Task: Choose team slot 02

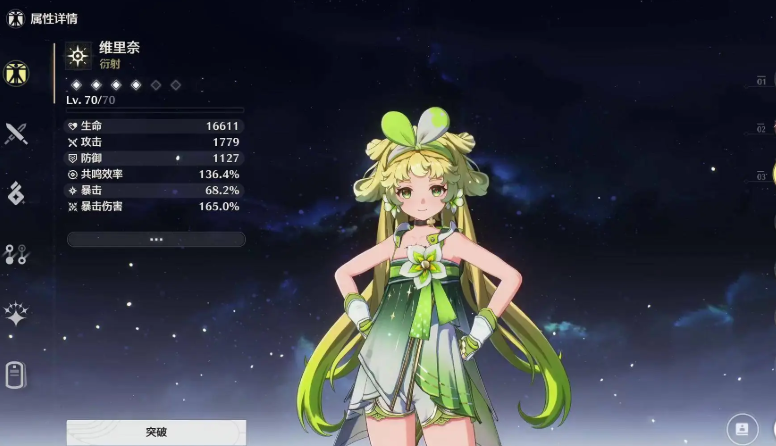Action: click(x=762, y=129)
